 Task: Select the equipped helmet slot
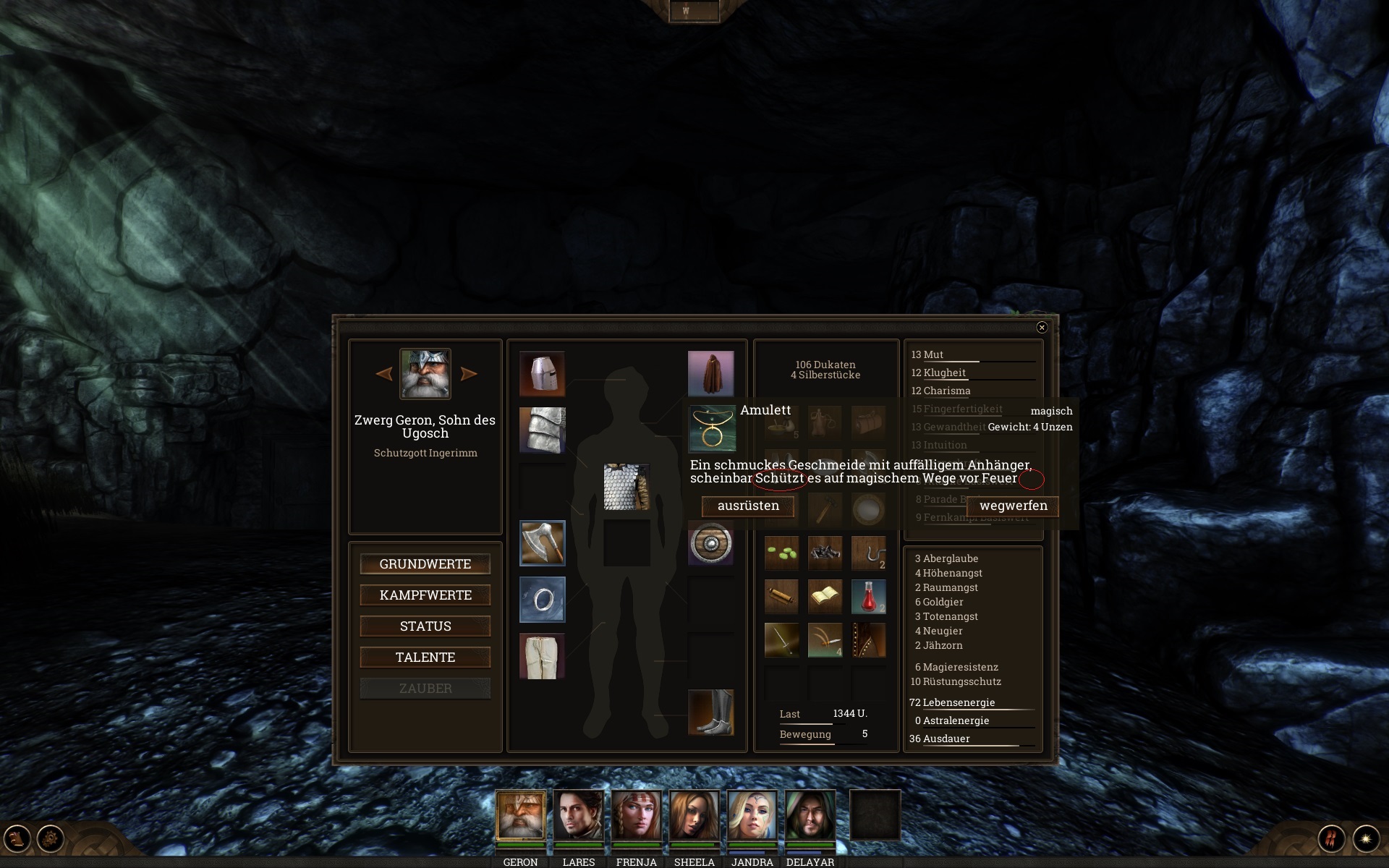coord(542,374)
